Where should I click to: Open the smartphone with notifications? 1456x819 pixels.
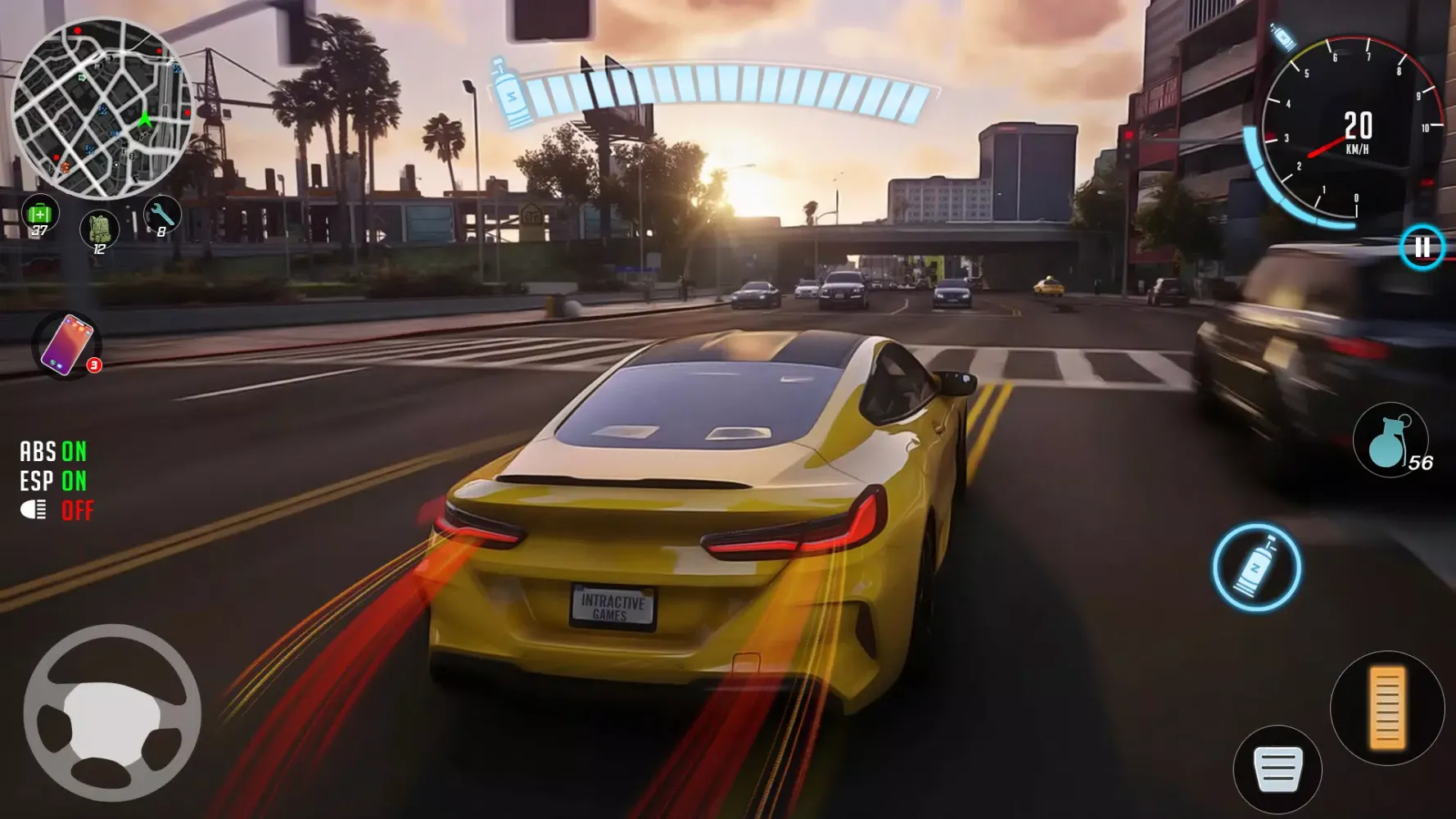[x=66, y=345]
